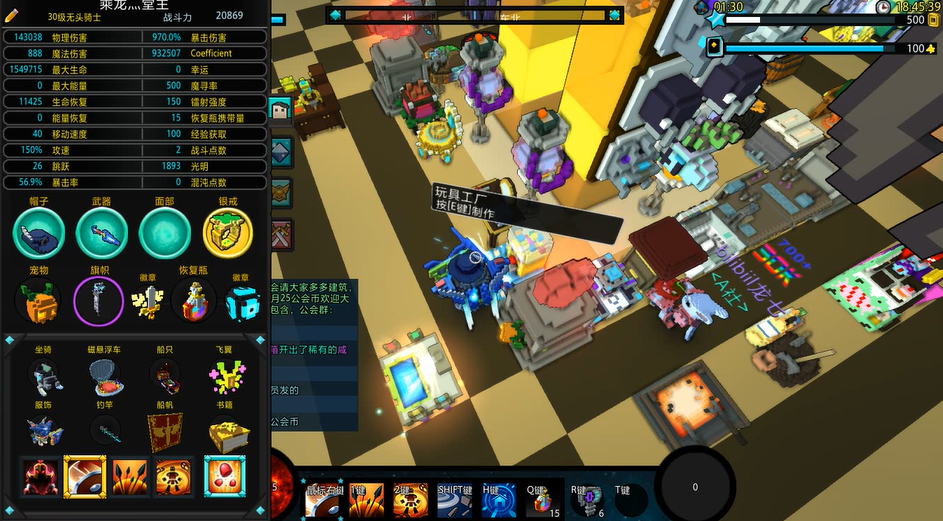The height and width of the screenshot is (521, 943).
Task: Click the recovery flask slot
Action: [x=193, y=300]
